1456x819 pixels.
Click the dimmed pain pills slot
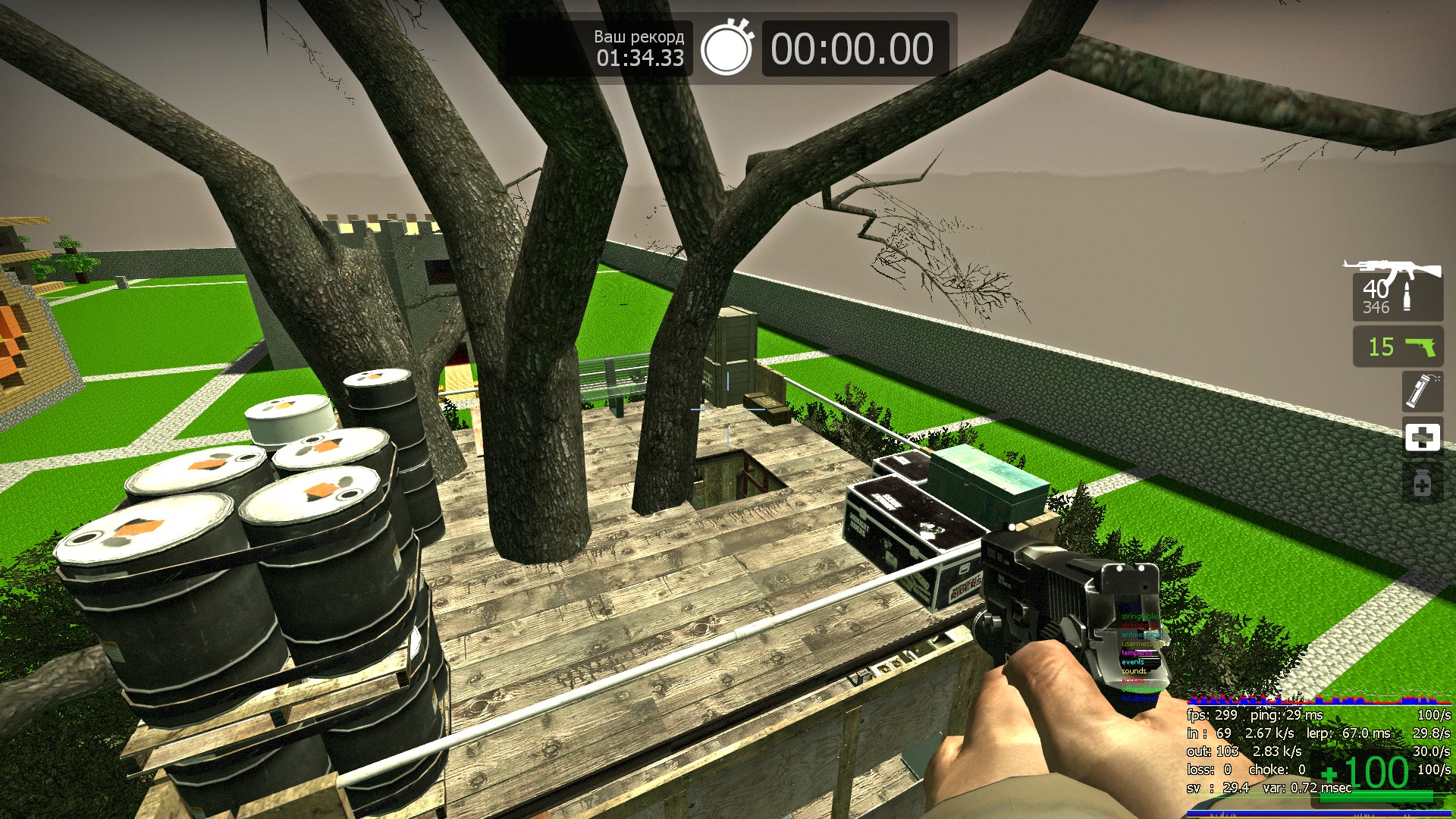[1422, 484]
